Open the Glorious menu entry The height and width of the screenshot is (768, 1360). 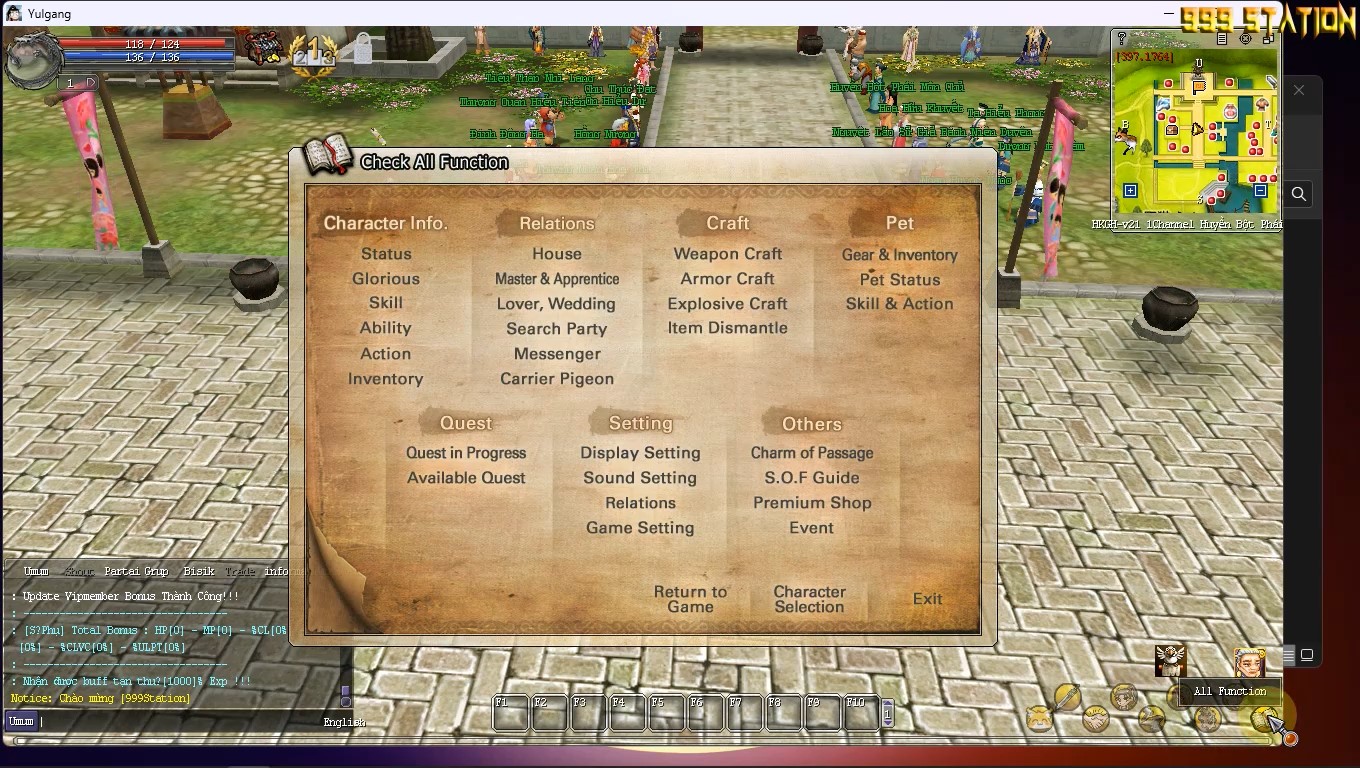[386, 279]
